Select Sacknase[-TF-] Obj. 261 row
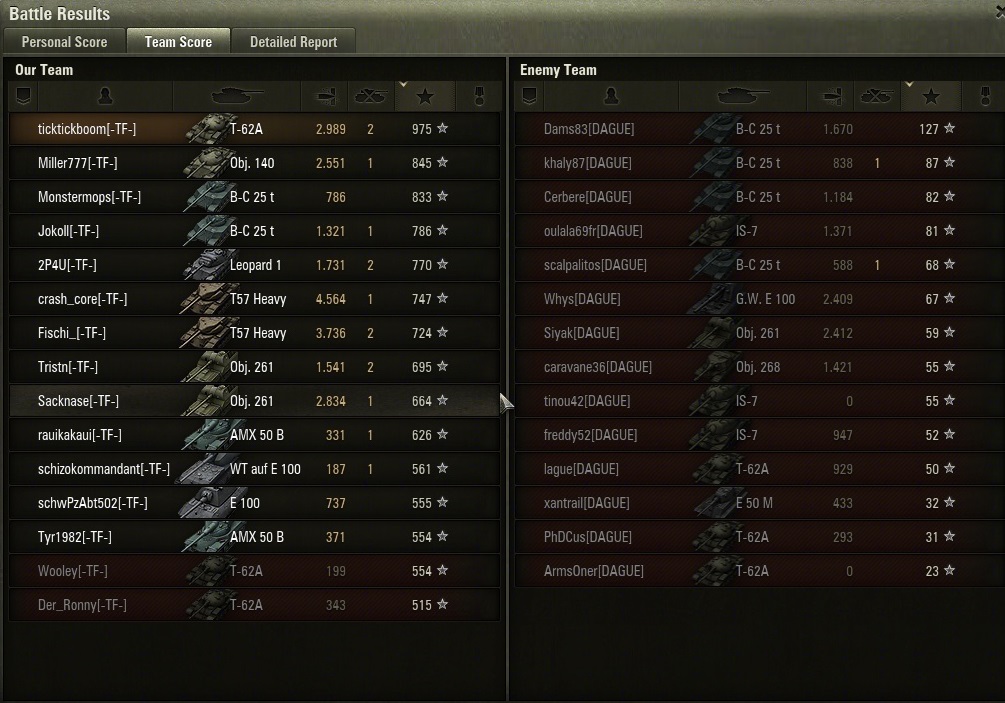 [78, 401]
